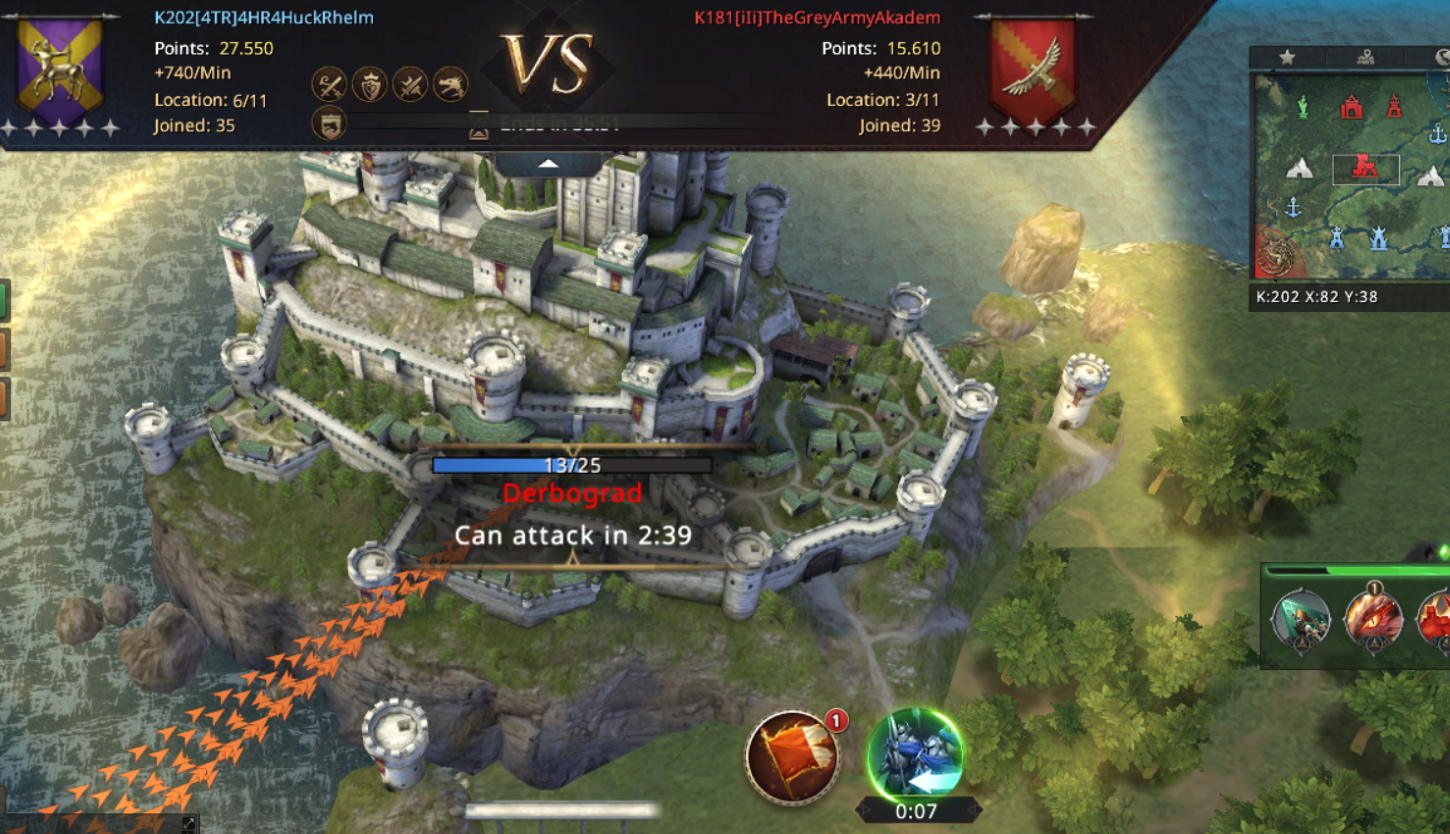Open the star favorites tab above minimap
1450x834 pixels.
click(x=1287, y=58)
